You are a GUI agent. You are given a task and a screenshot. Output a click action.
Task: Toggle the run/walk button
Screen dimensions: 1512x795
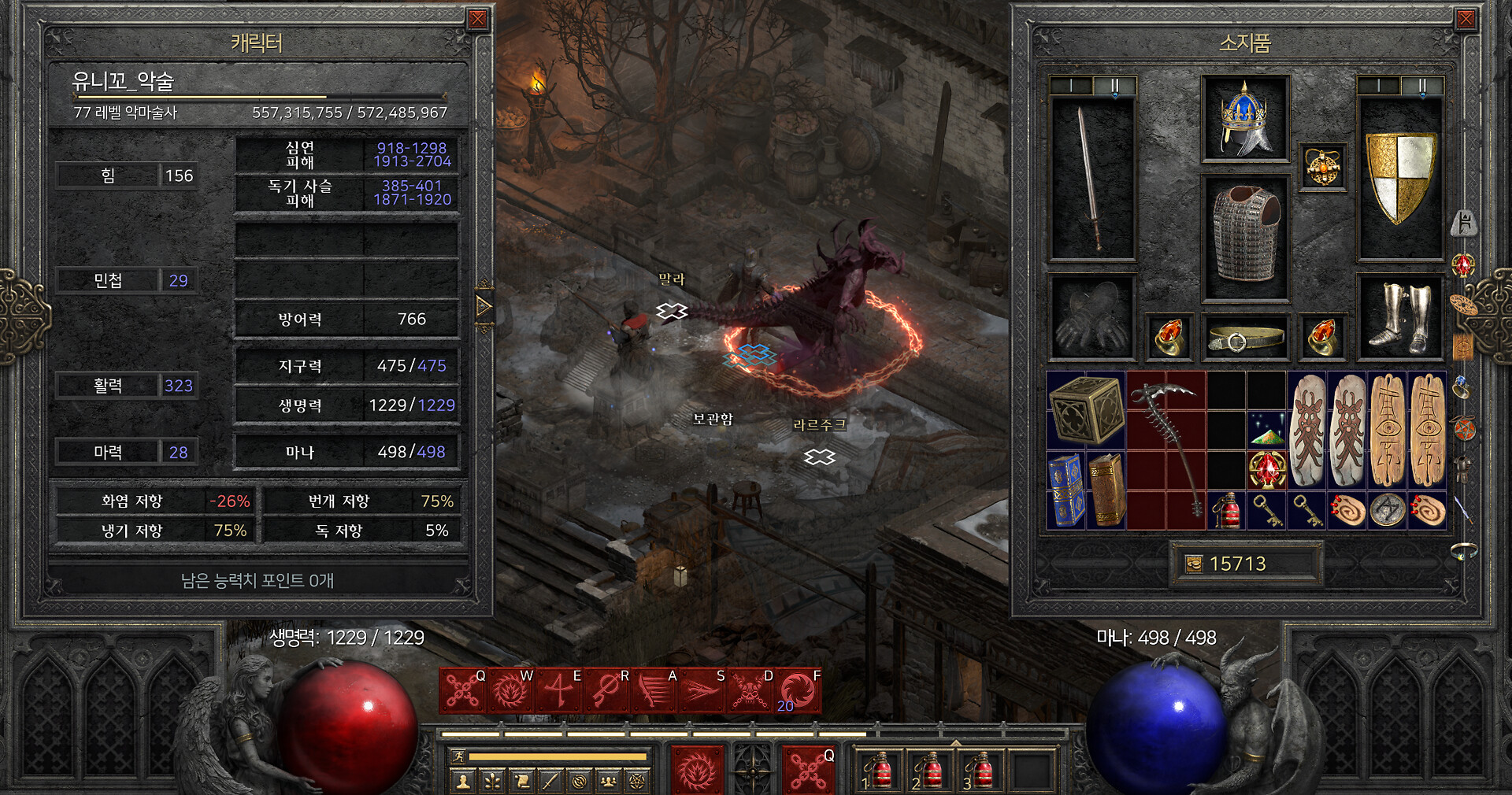click(x=458, y=756)
